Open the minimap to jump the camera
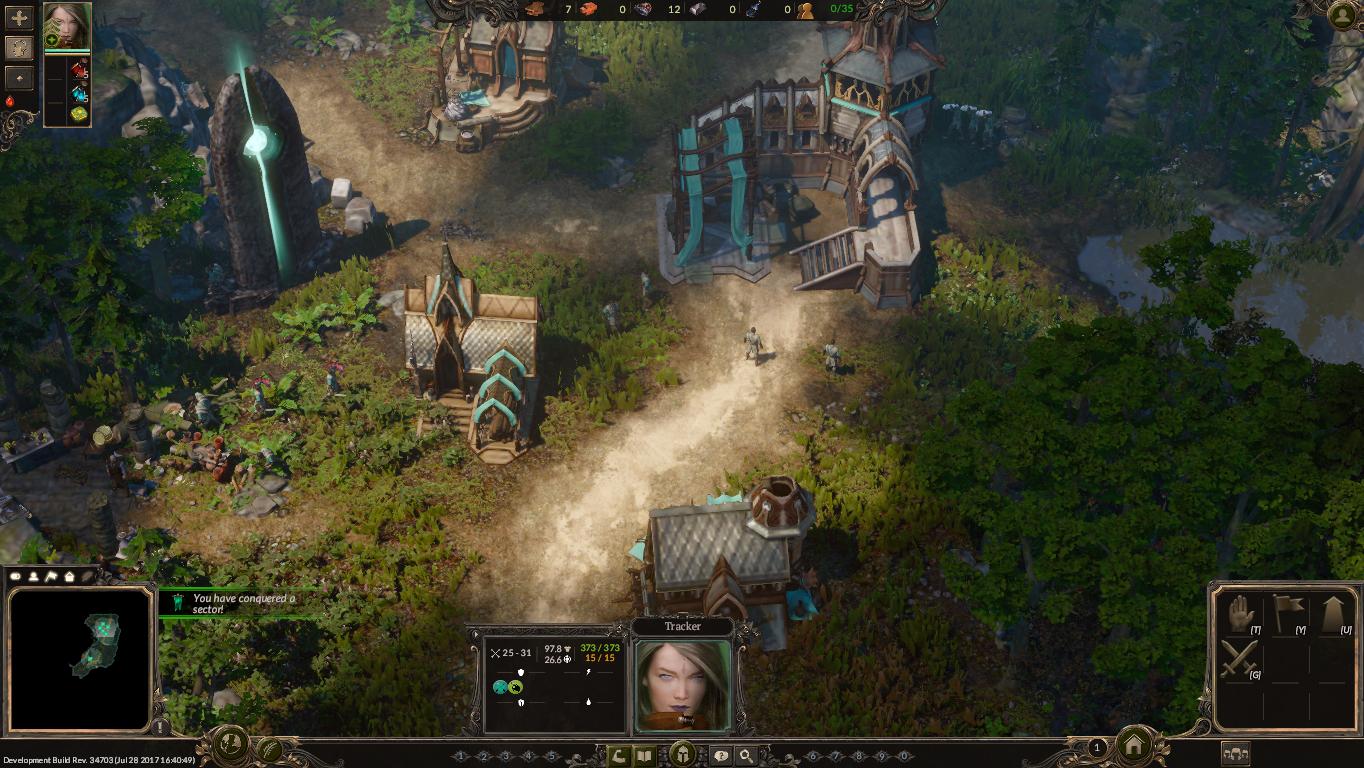Viewport: 1364px width, 768px height. pyautogui.click(x=80, y=658)
